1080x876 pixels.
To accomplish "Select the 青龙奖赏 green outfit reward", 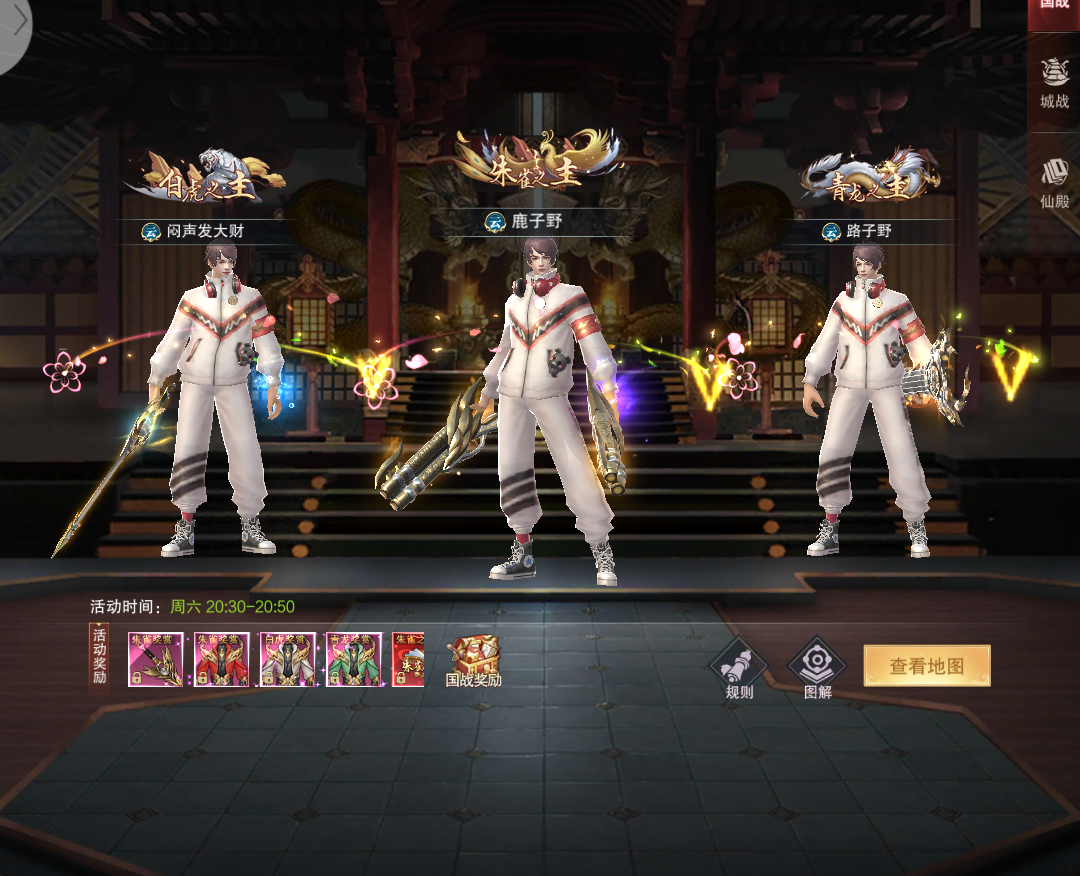I will tap(354, 660).
